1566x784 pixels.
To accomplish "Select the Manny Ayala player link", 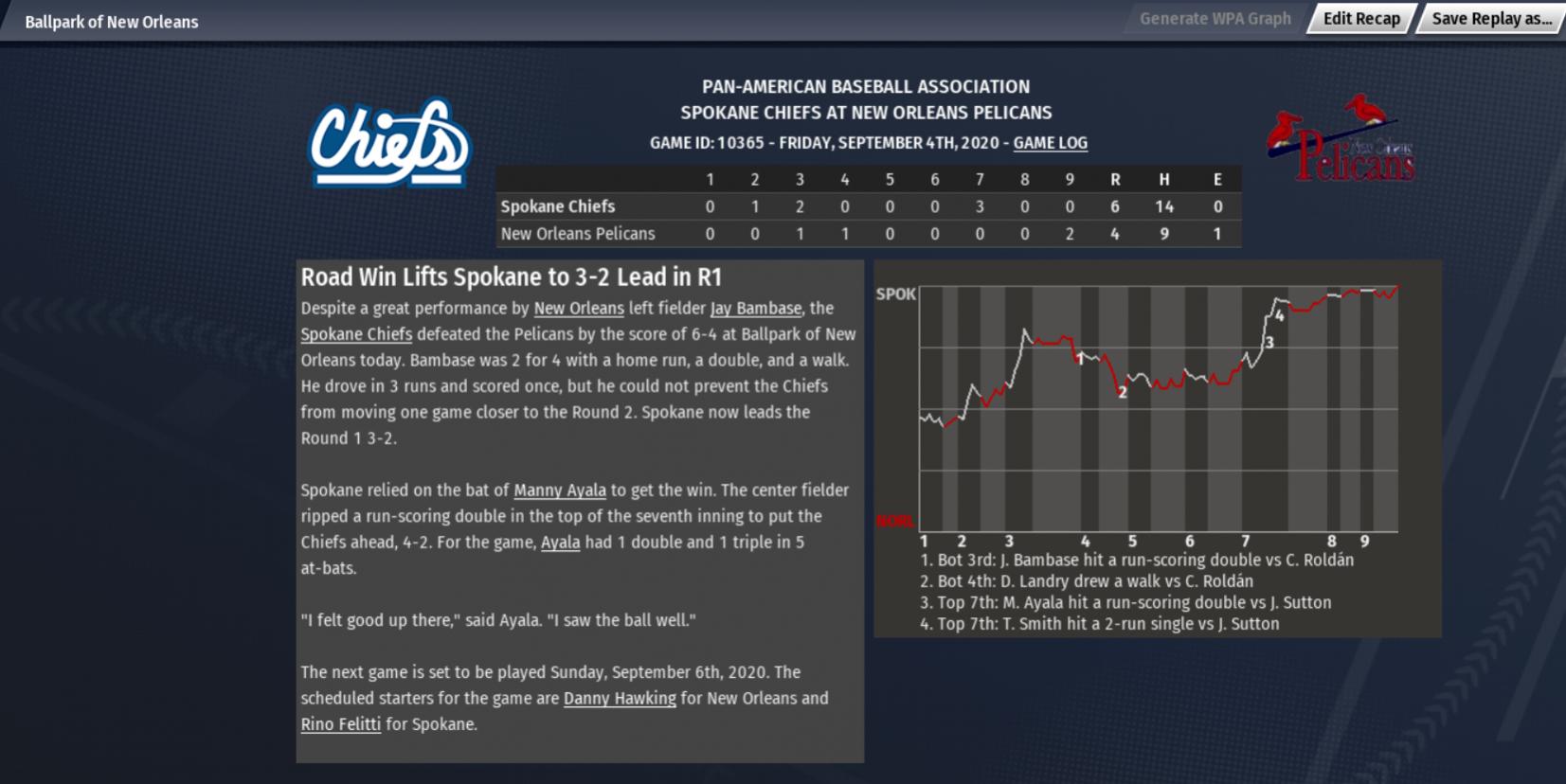I will point(560,490).
